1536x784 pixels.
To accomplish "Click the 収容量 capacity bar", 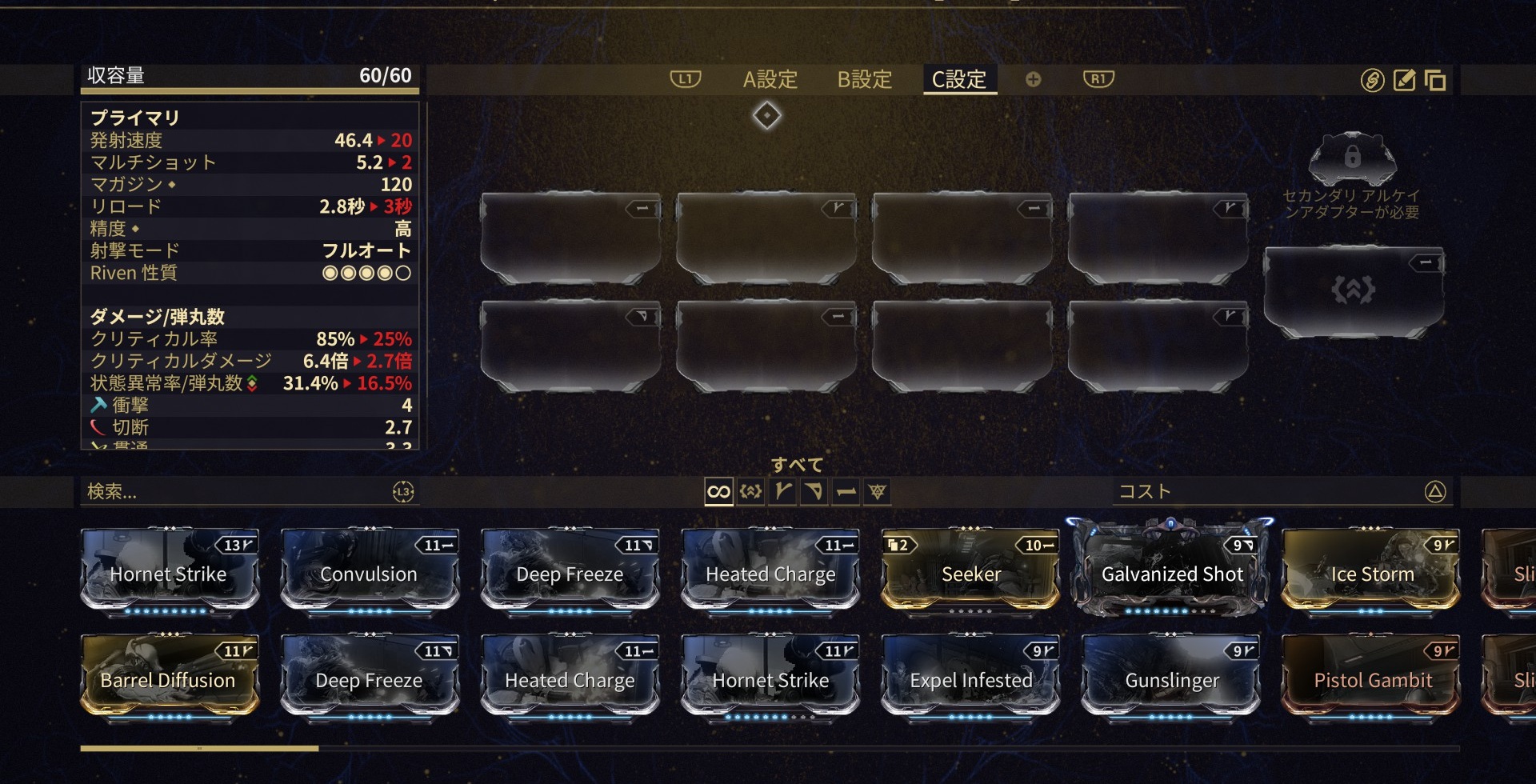I will pyautogui.click(x=248, y=76).
